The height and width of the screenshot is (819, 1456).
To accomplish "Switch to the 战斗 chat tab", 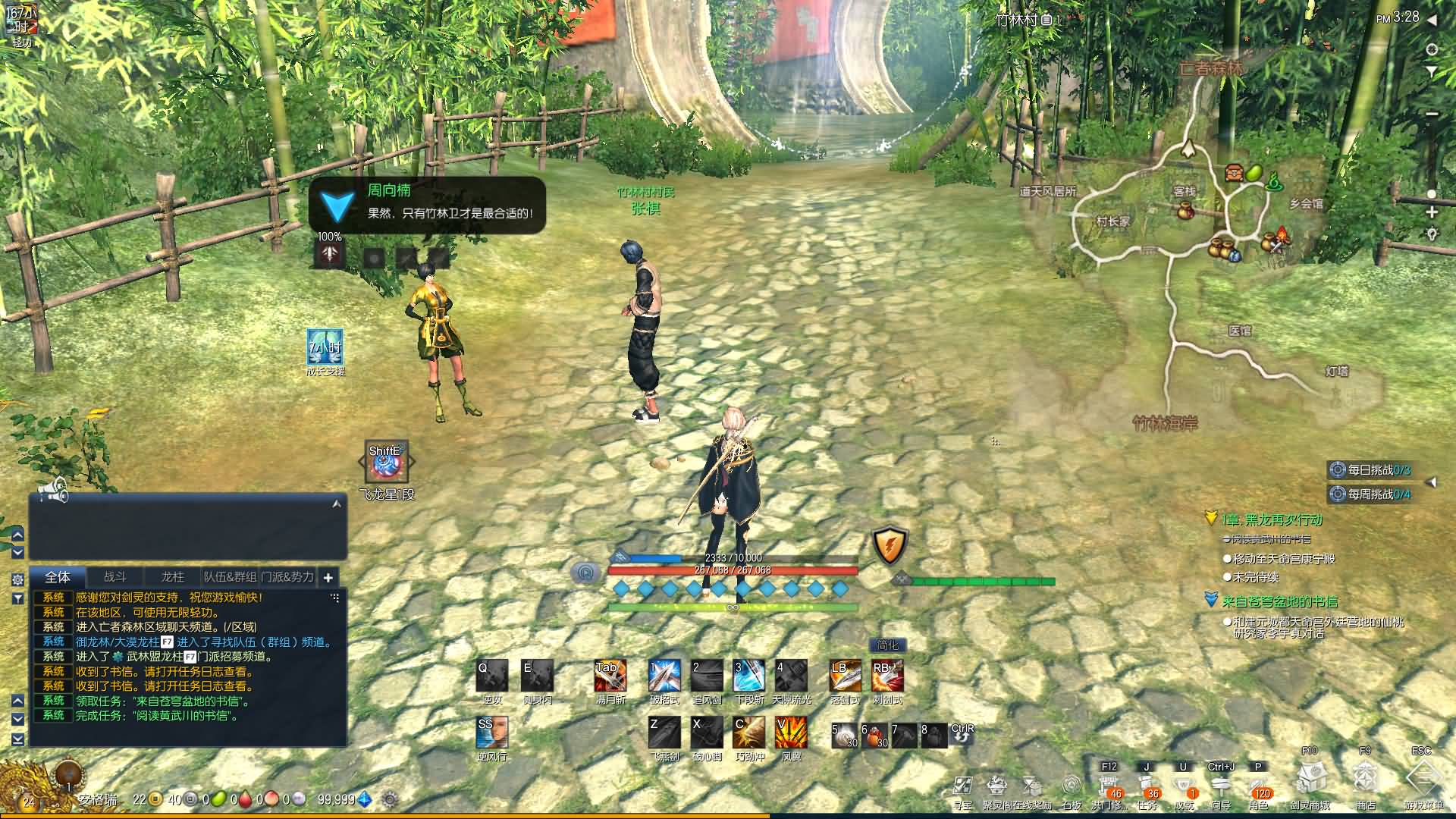I will (x=115, y=577).
